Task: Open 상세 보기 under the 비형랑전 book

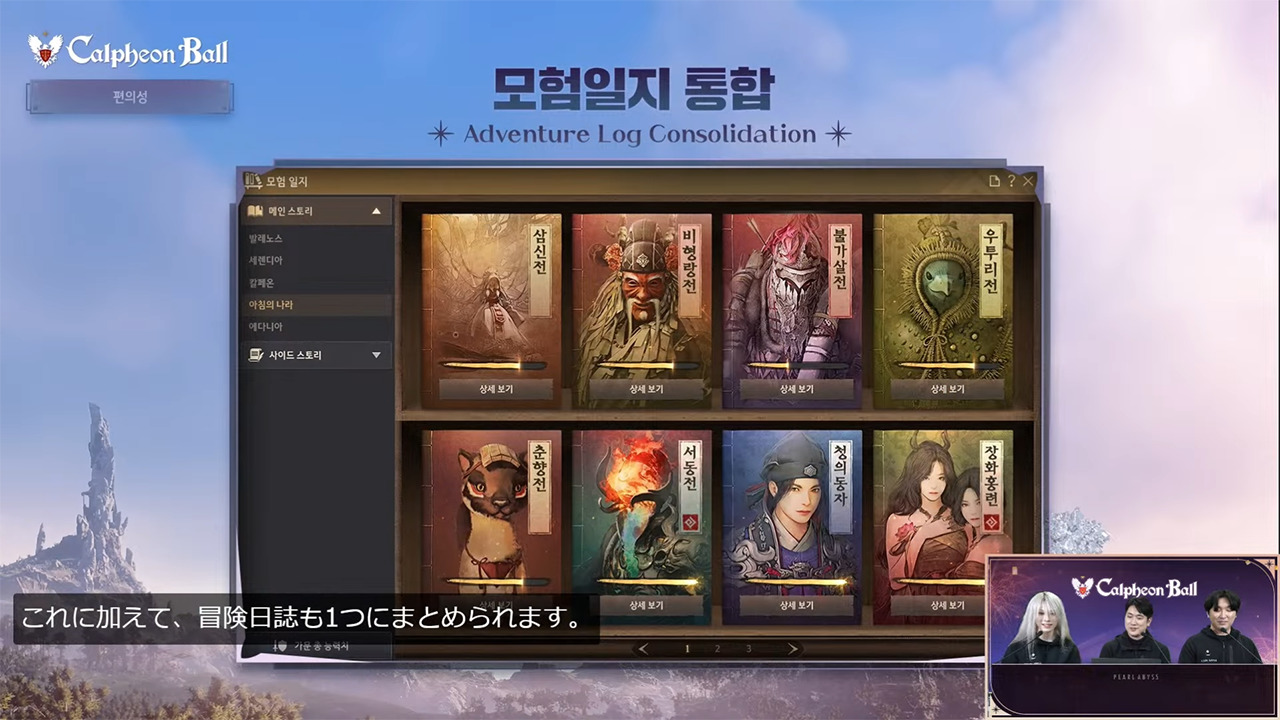Action: pyautogui.click(x=641, y=389)
